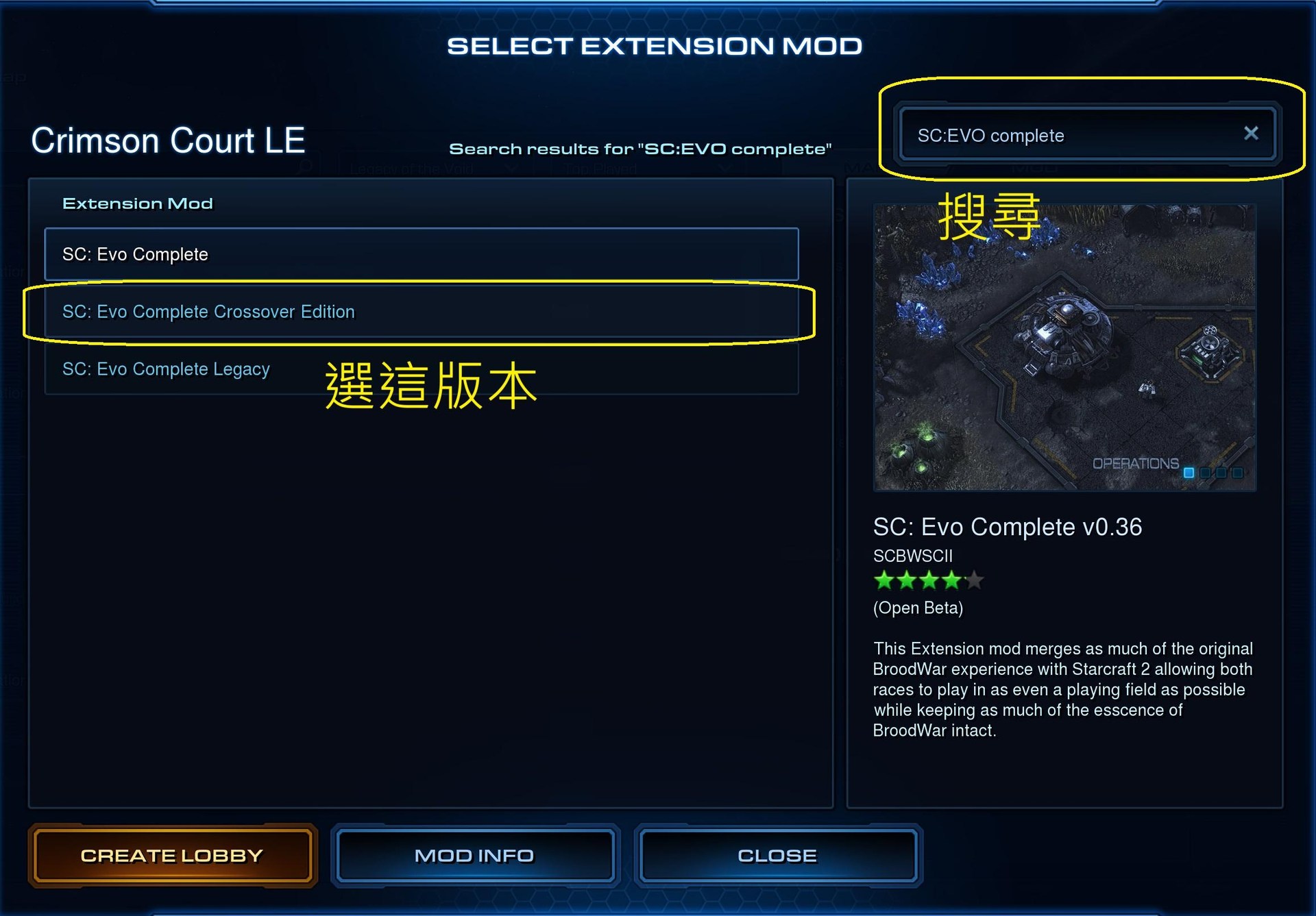
Task: Click the Create Lobby button
Action: coord(171,855)
